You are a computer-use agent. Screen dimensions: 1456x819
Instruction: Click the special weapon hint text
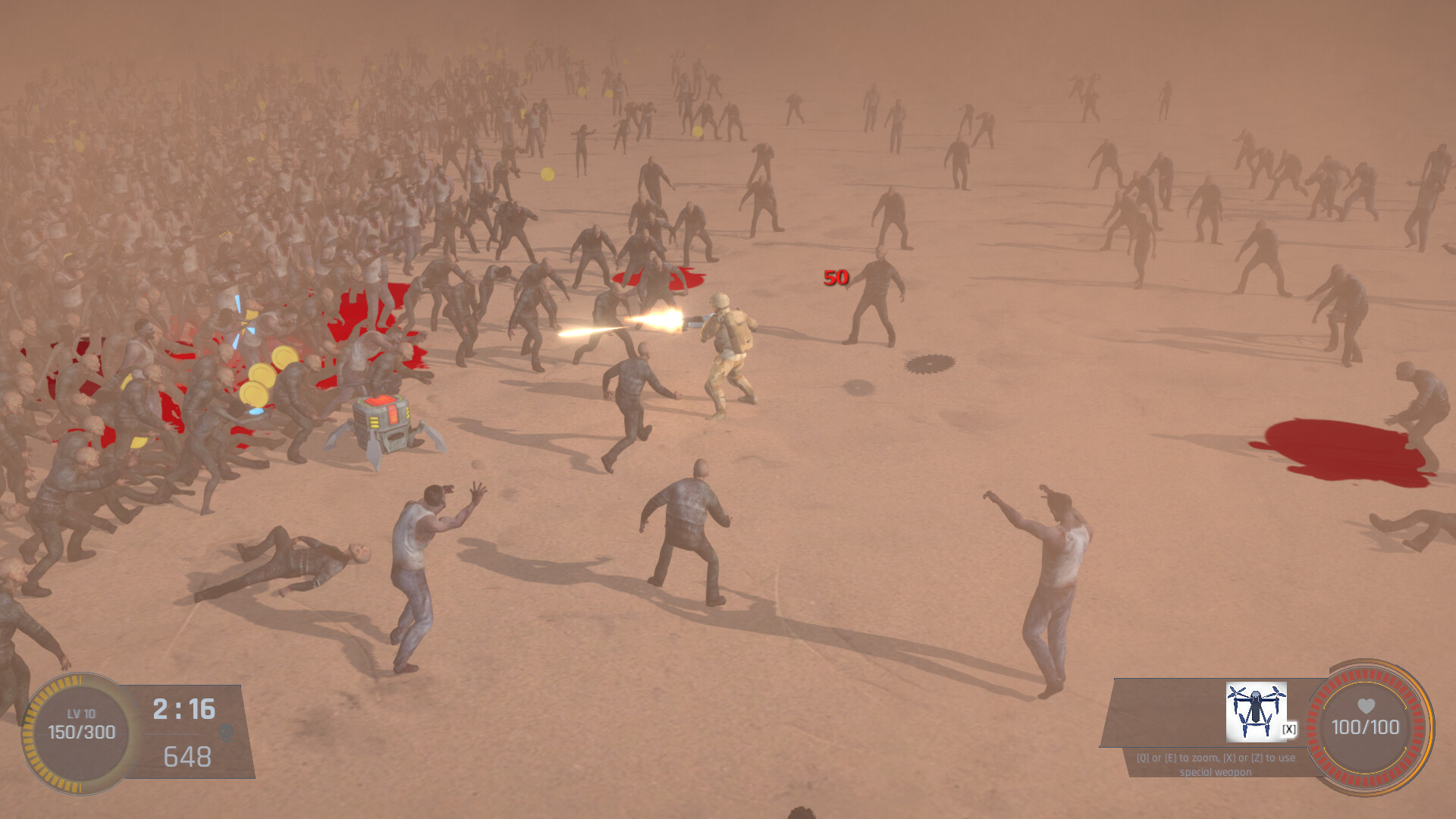1215,764
